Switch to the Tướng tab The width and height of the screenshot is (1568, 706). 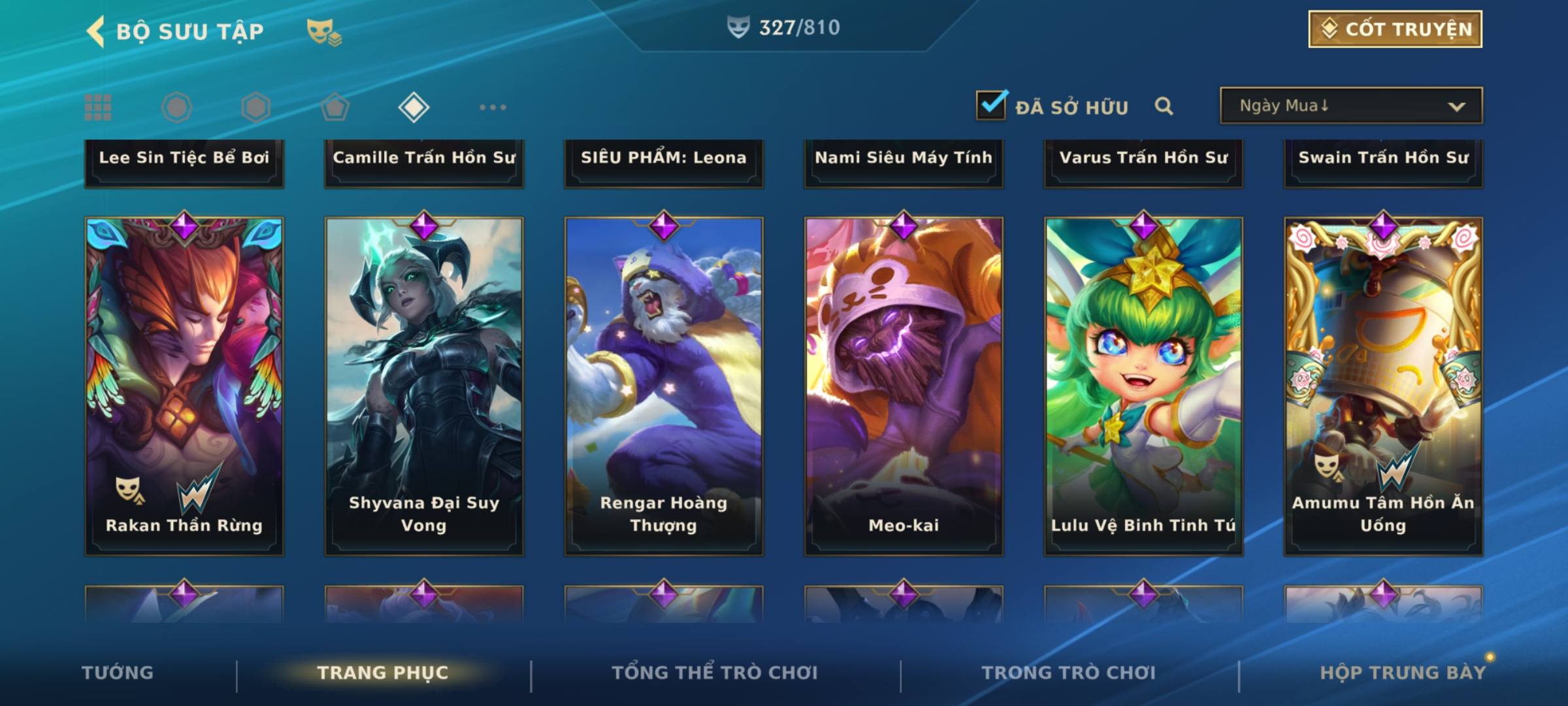tap(118, 673)
